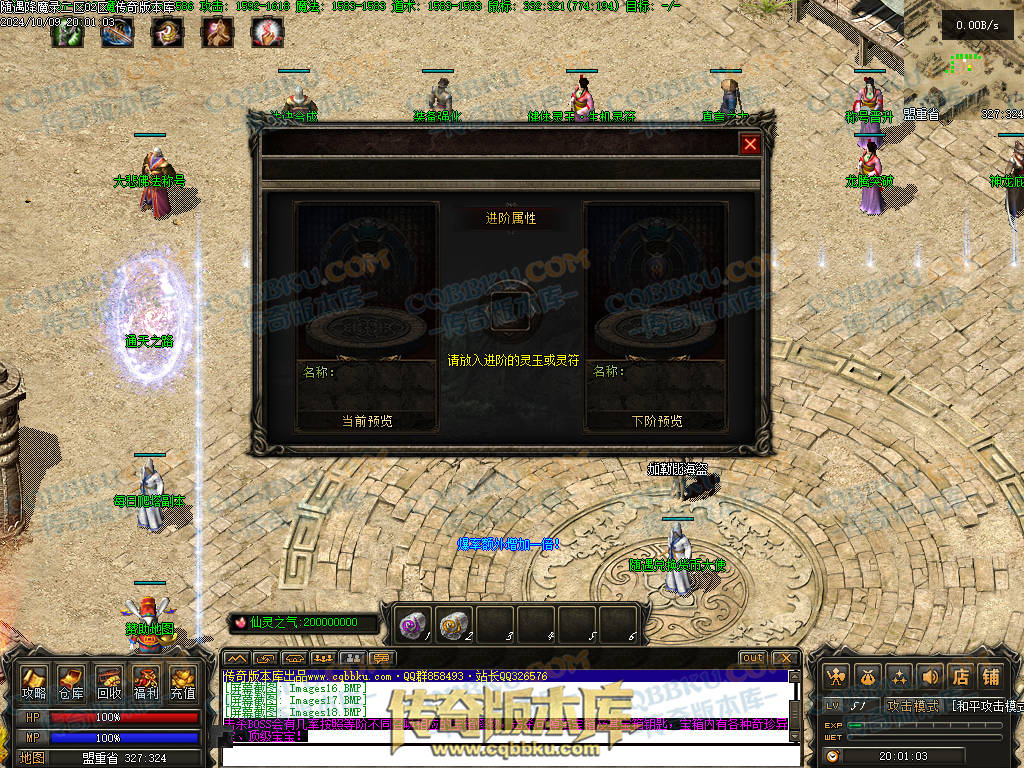The height and width of the screenshot is (768, 1024).
Task: Open the 店 shop button
Action: click(961, 677)
